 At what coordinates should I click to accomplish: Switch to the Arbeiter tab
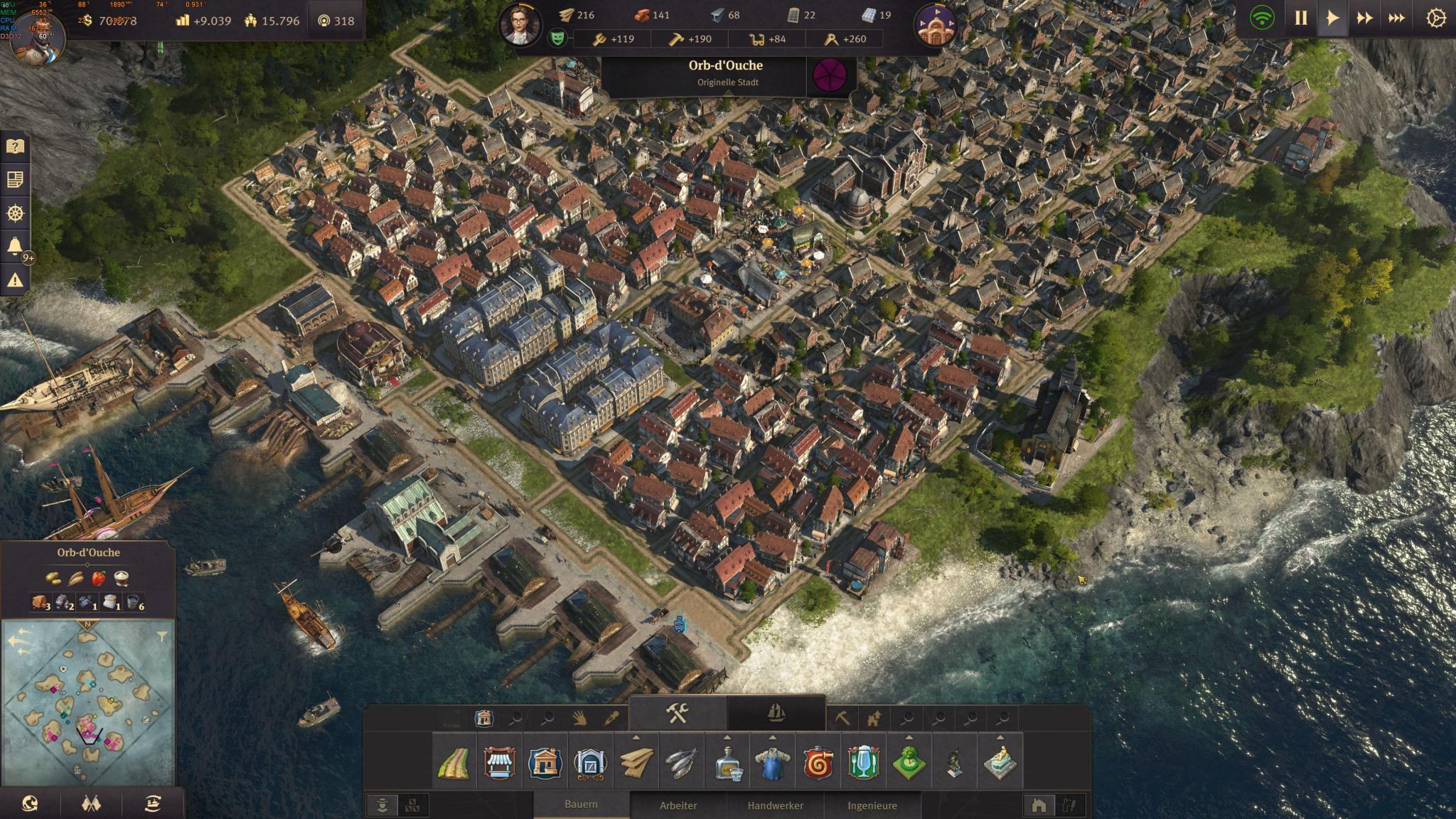click(678, 805)
